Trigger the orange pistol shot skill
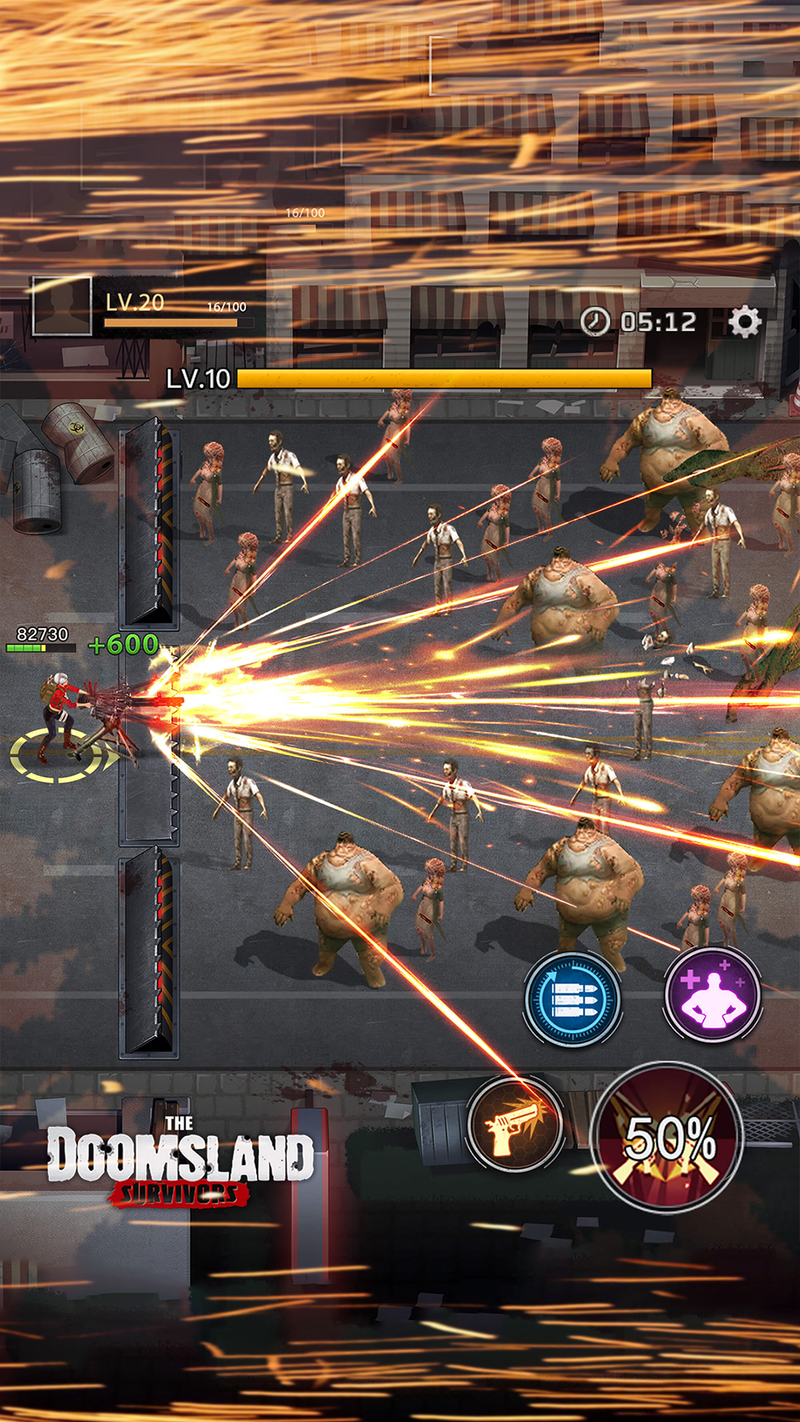 pos(515,1123)
